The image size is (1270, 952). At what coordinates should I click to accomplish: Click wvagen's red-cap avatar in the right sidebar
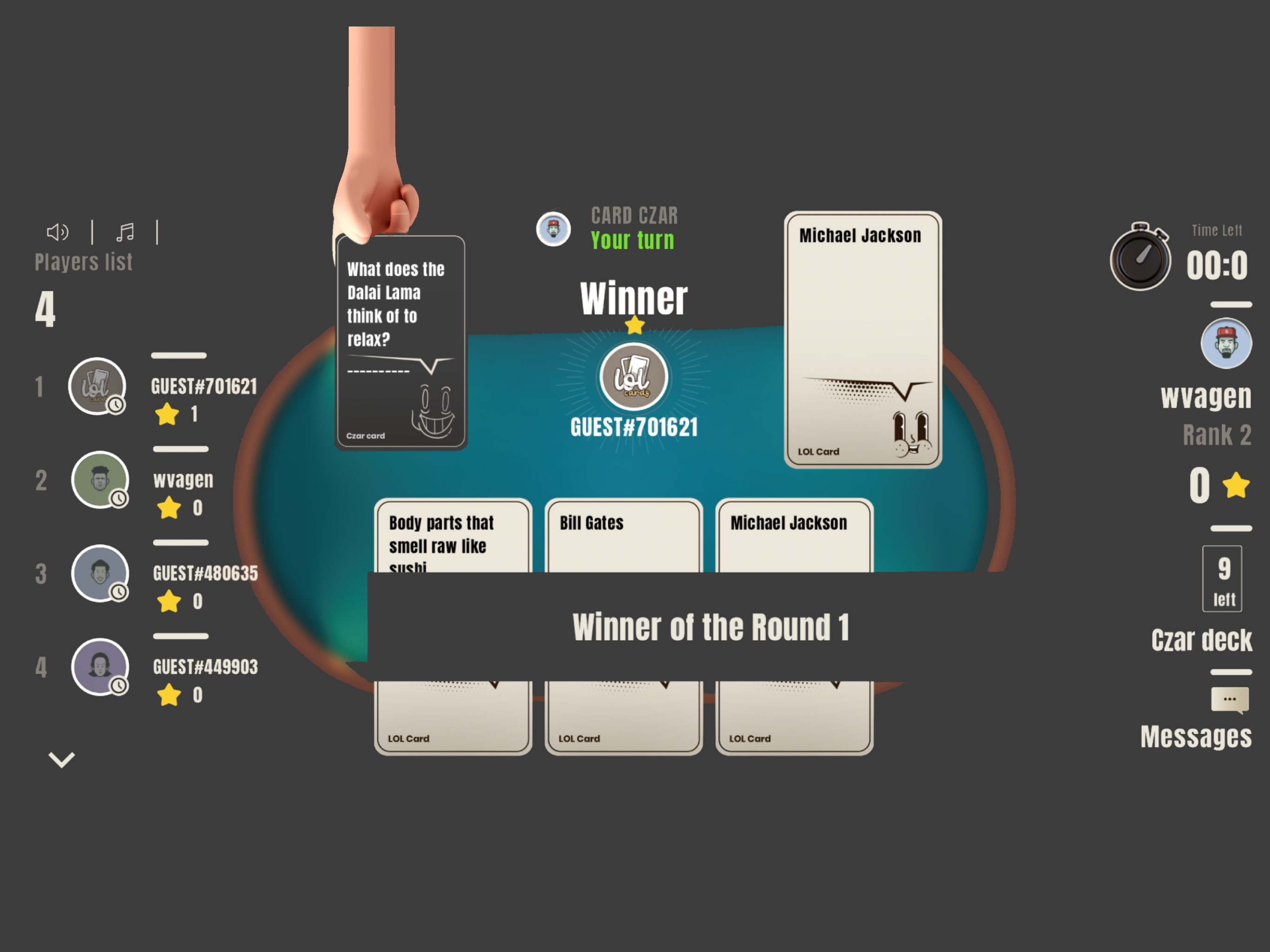pyautogui.click(x=1226, y=342)
